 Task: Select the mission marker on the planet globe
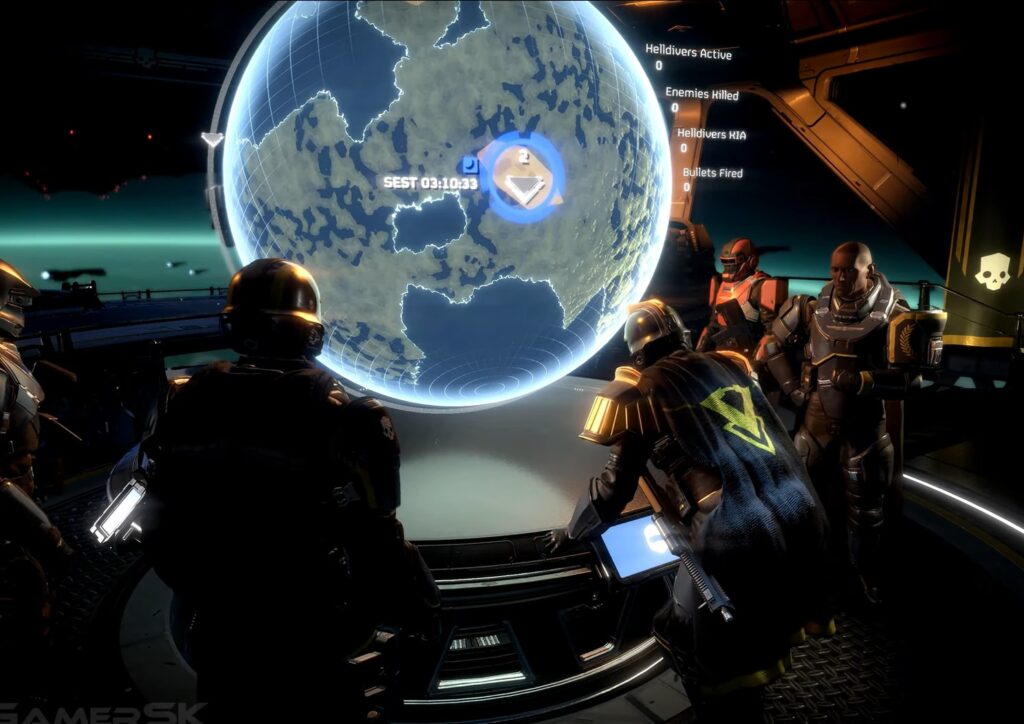pyautogui.click(x=522, y=178)
